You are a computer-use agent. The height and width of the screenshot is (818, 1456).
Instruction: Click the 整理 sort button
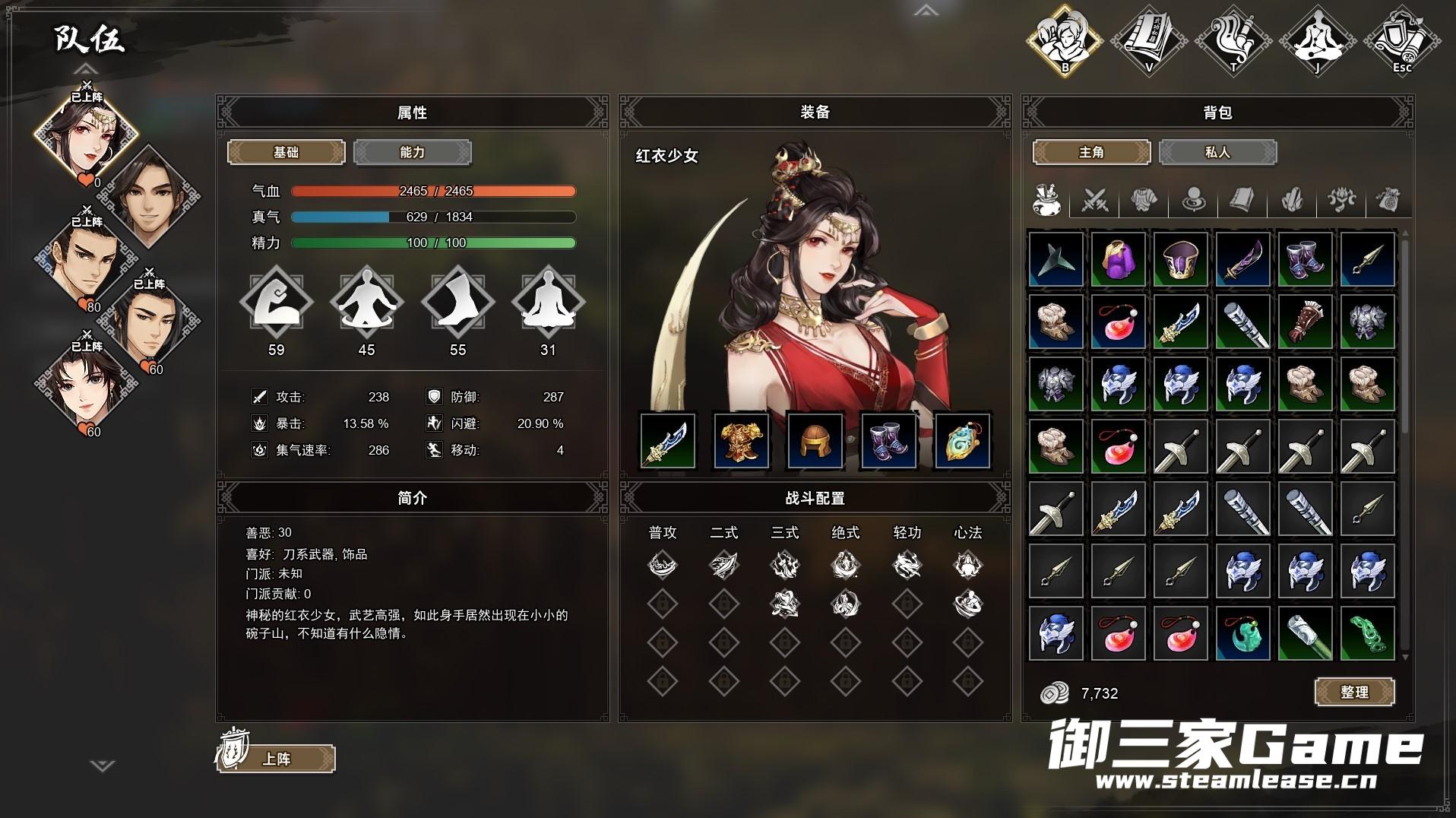(1354, 693)
